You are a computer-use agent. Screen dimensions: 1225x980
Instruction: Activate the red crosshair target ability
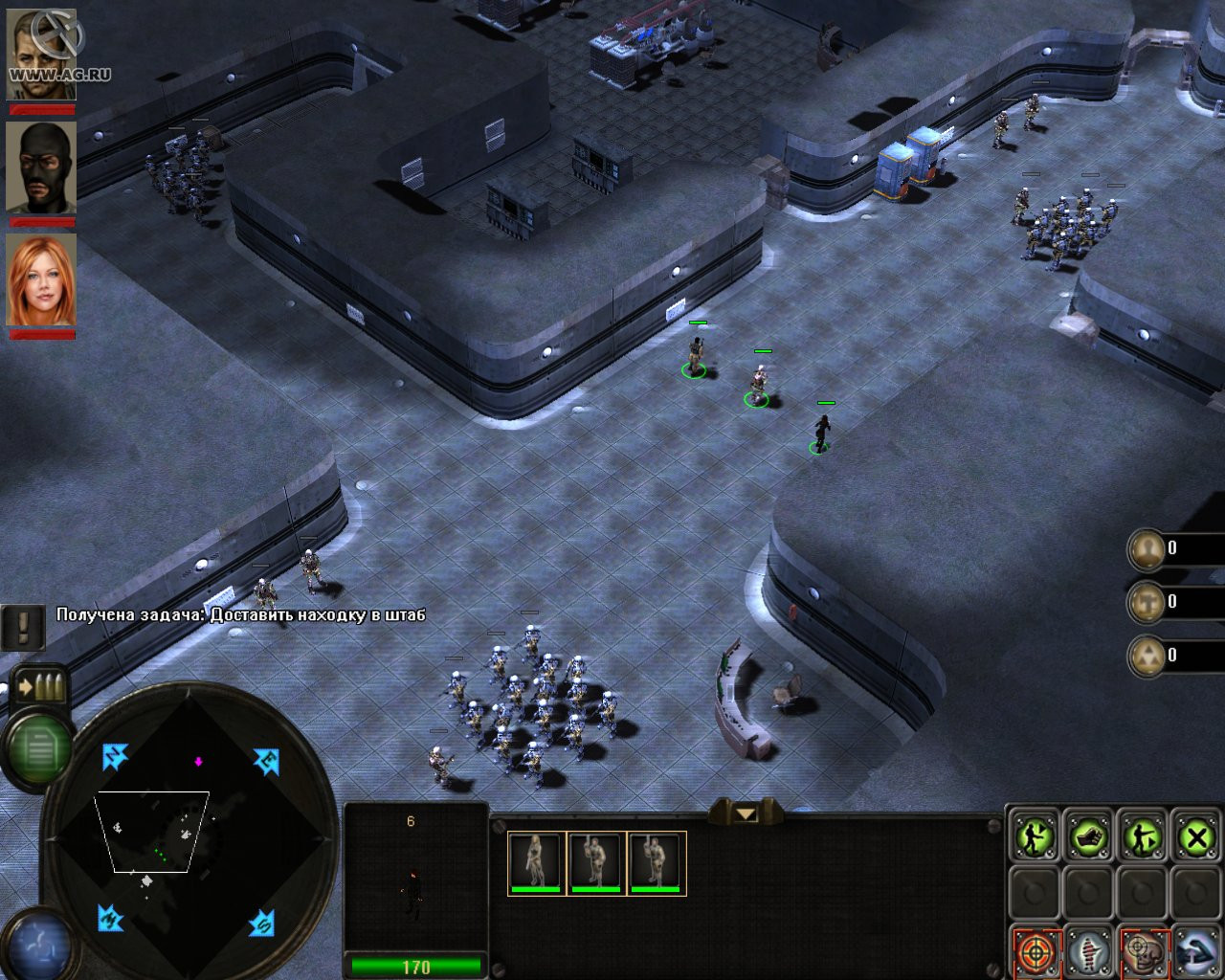pos(1035,951)
